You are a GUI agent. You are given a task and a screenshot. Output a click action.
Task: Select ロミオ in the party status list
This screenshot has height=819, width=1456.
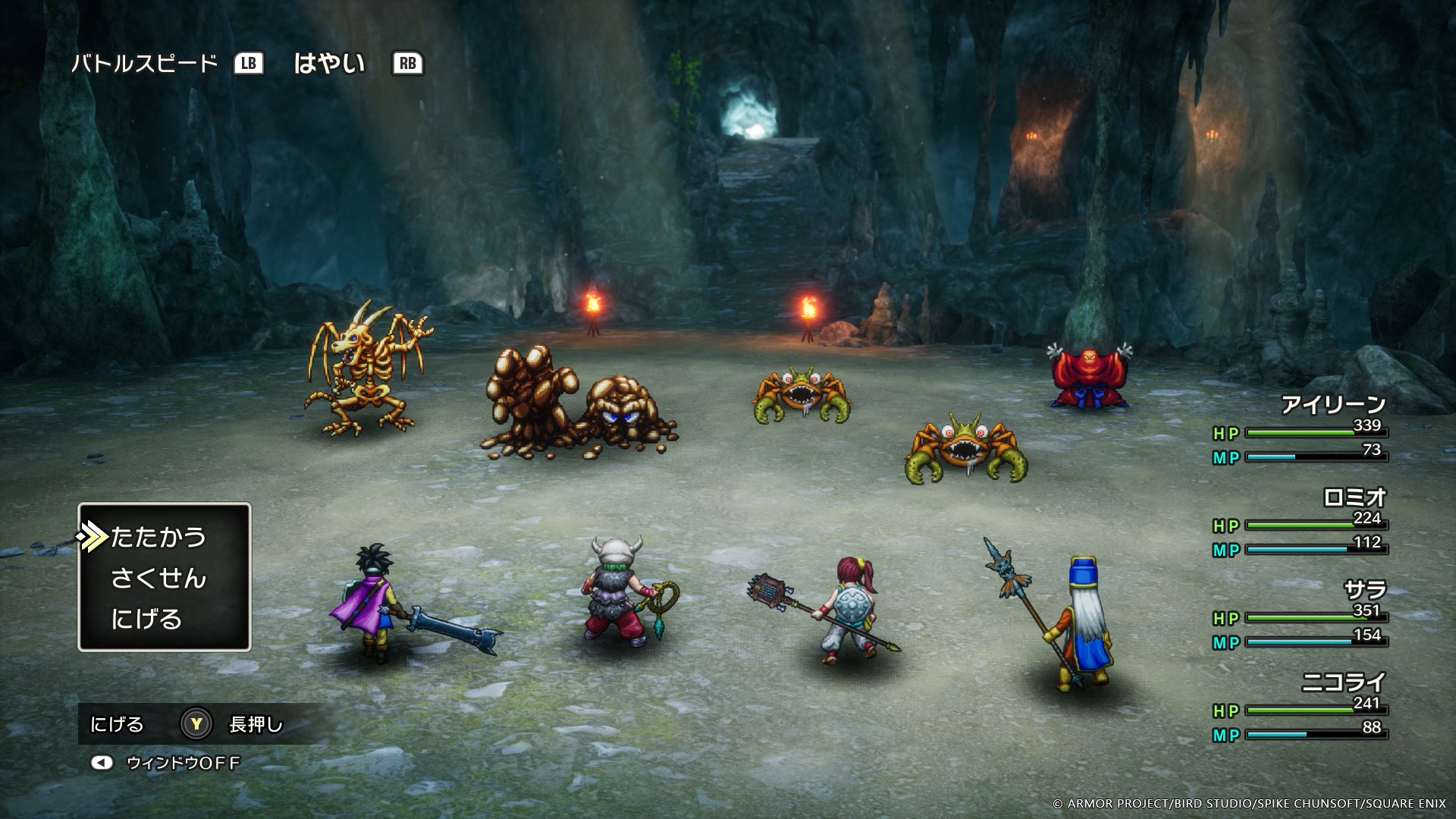(1354, 497)
